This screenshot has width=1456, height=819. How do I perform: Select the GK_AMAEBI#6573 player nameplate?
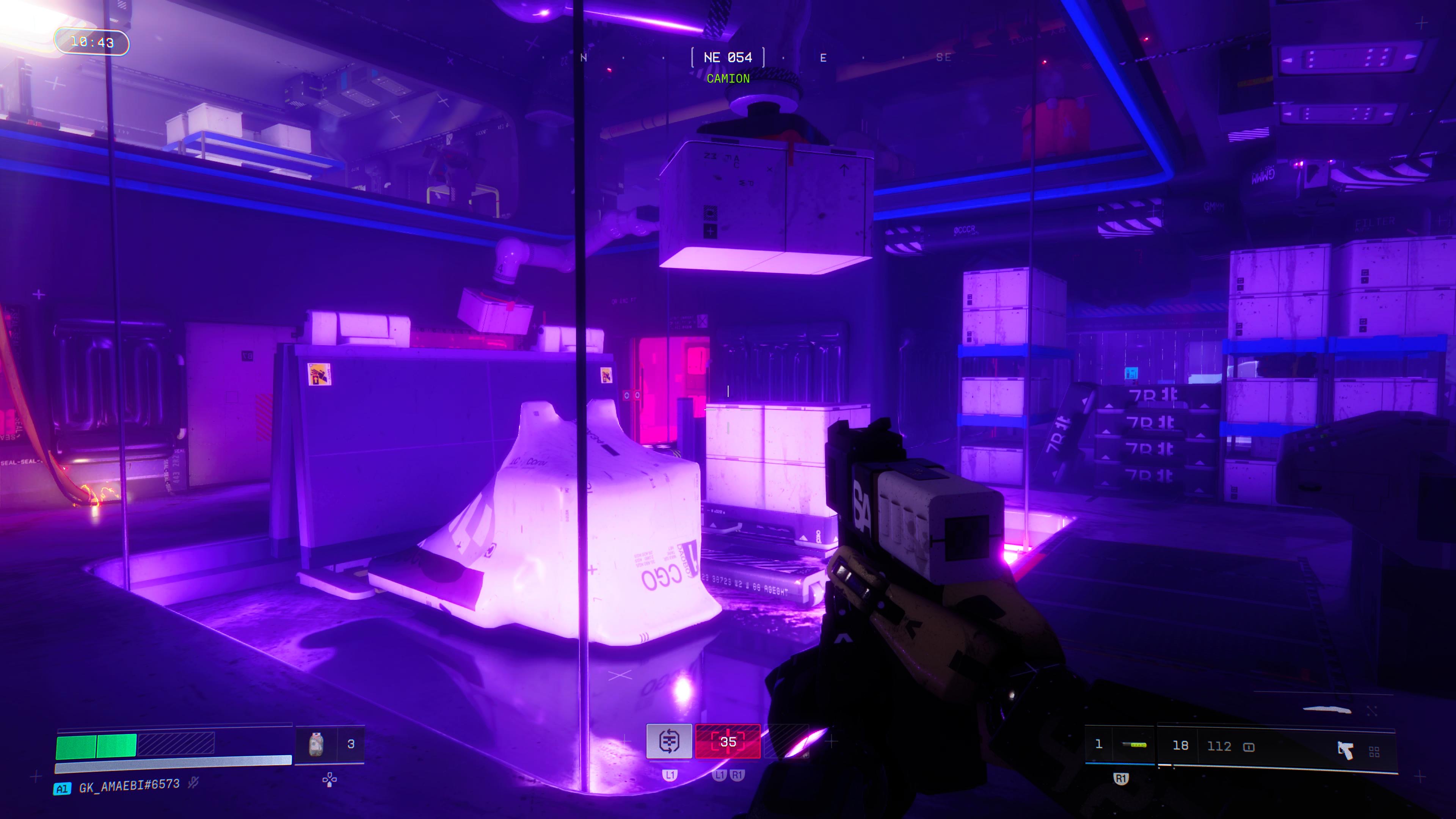coord(129,786)
